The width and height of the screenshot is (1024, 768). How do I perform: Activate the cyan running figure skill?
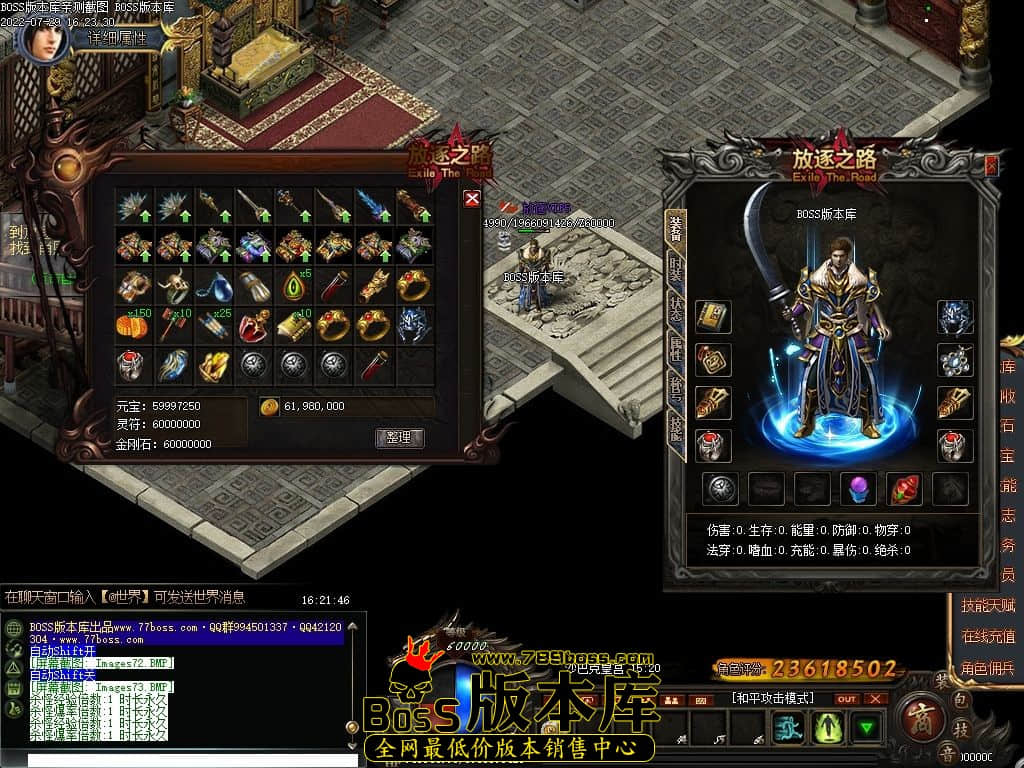coord(786,728)
